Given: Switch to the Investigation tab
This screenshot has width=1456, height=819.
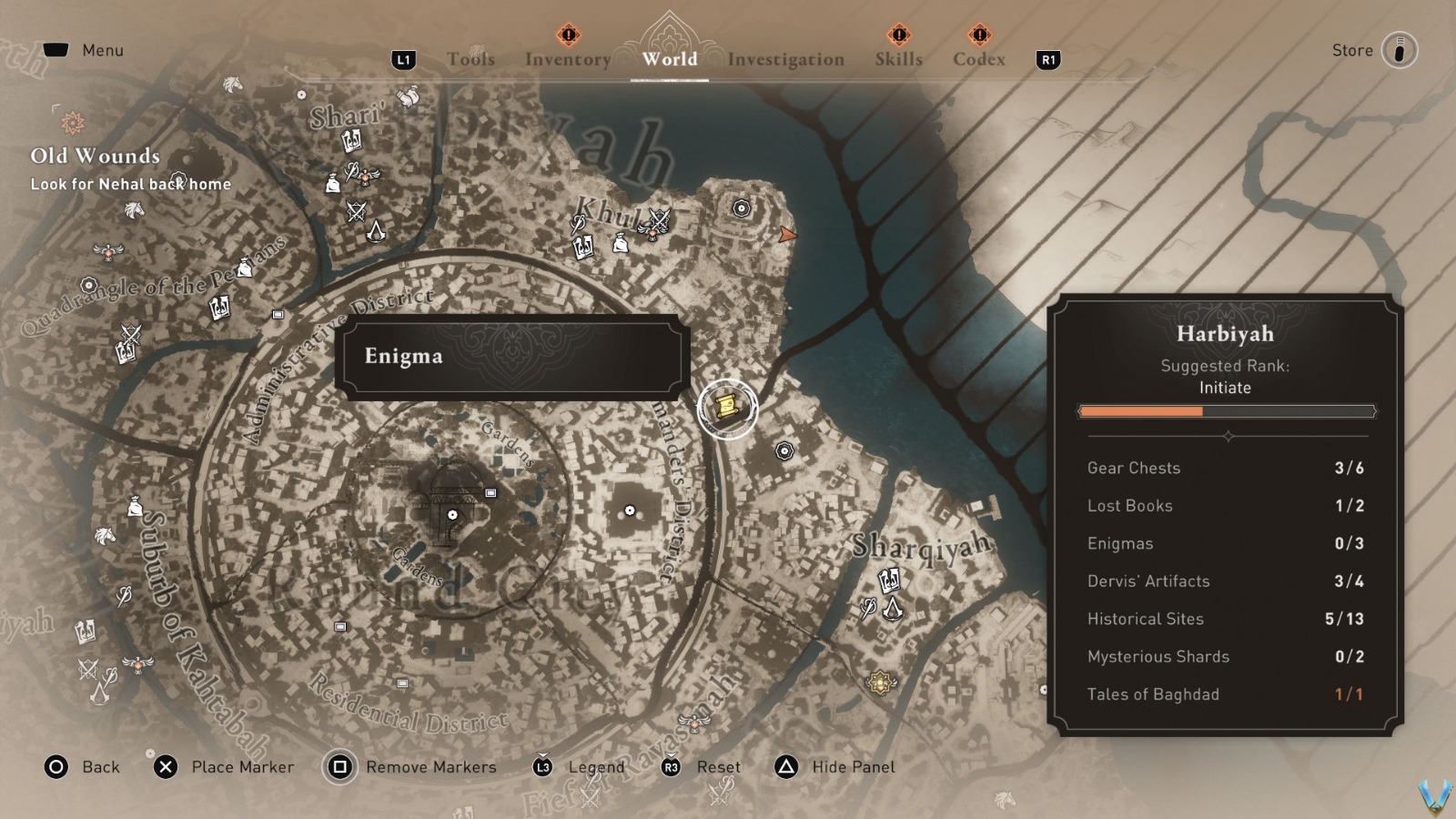Looking at the screenshot, I should 784,59.
